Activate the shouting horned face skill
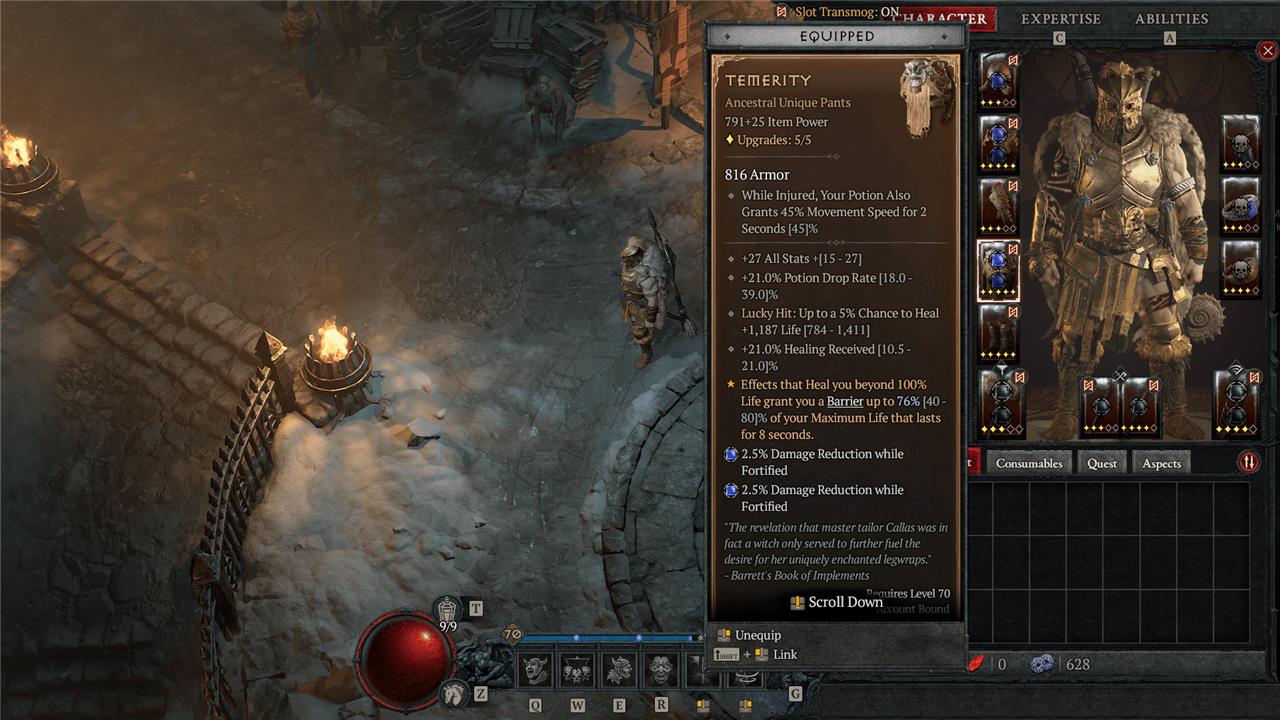This screenshot has width=1280, height=720. point(535,669)
